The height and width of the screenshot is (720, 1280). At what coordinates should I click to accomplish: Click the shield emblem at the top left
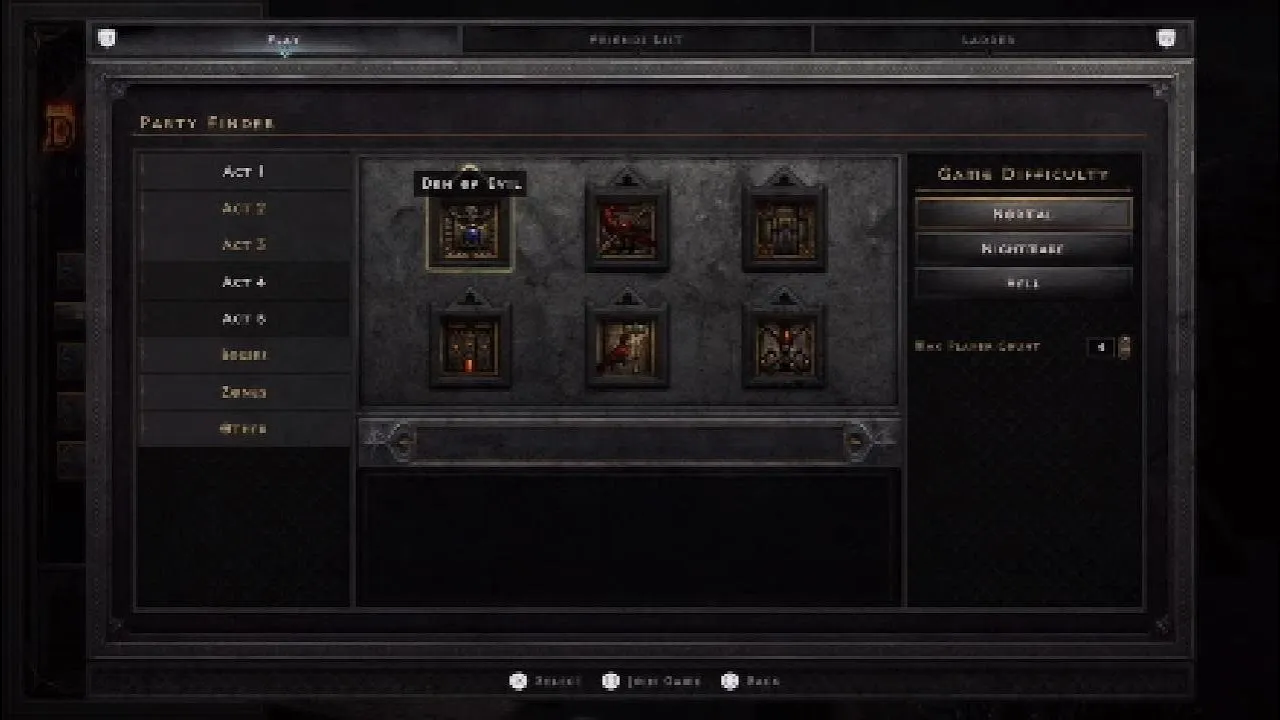(x=107, y=37)
